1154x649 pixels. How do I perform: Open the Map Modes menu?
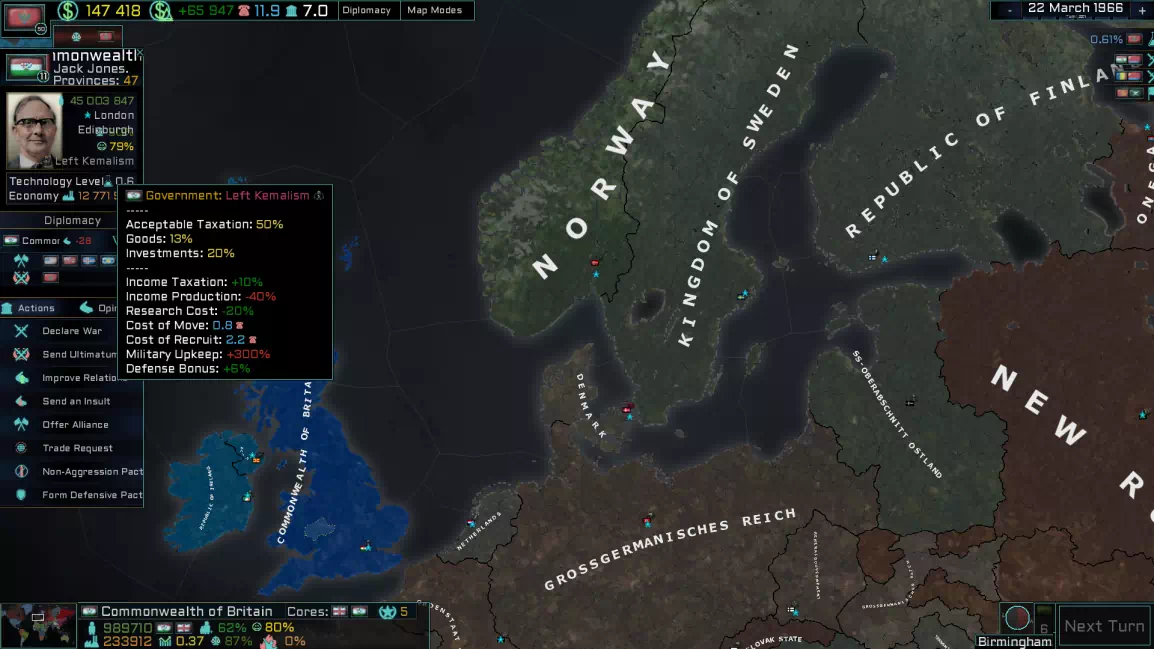click(x=433, y=10)
